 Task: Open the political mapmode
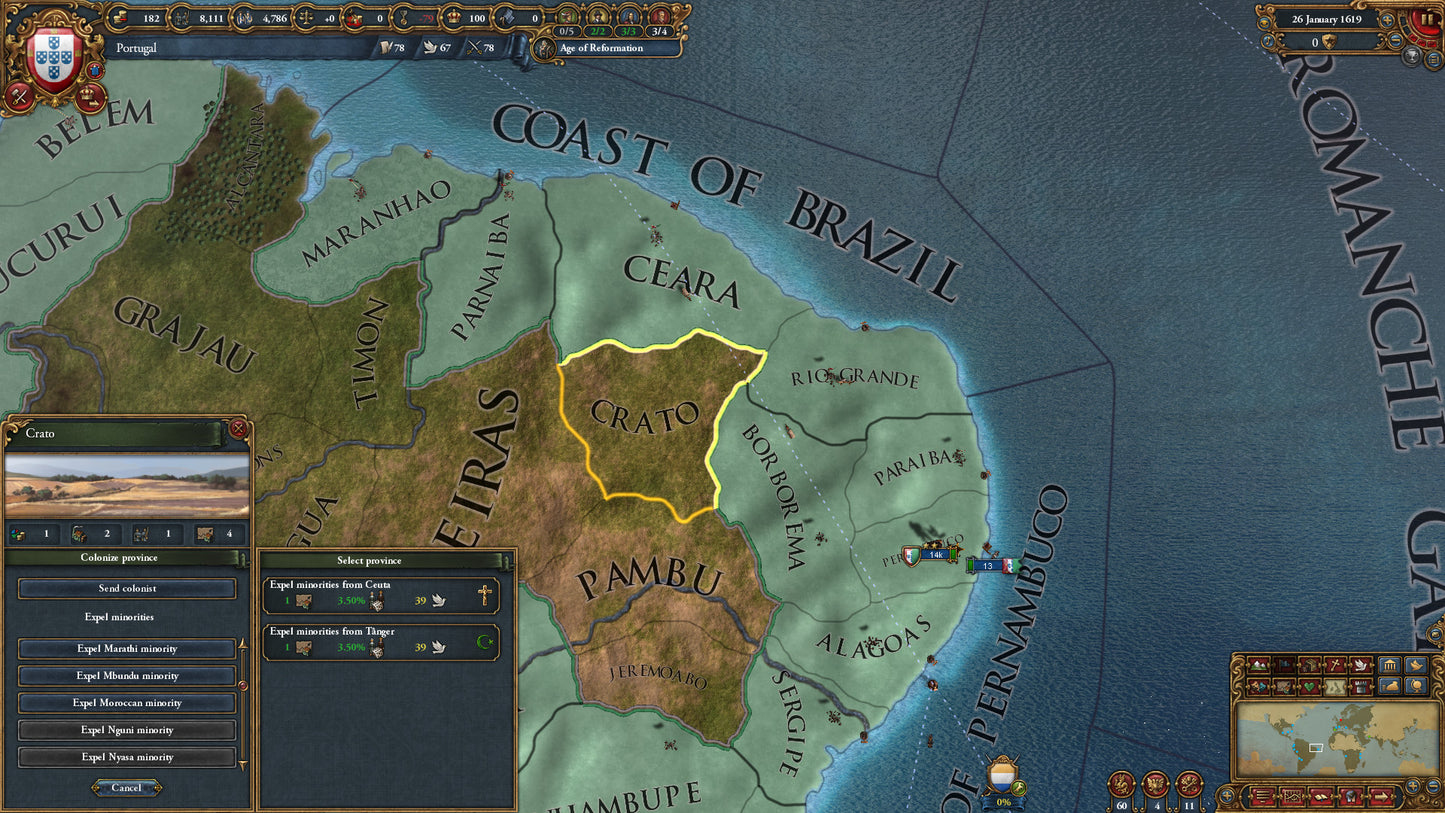(x=1283, y=665)
